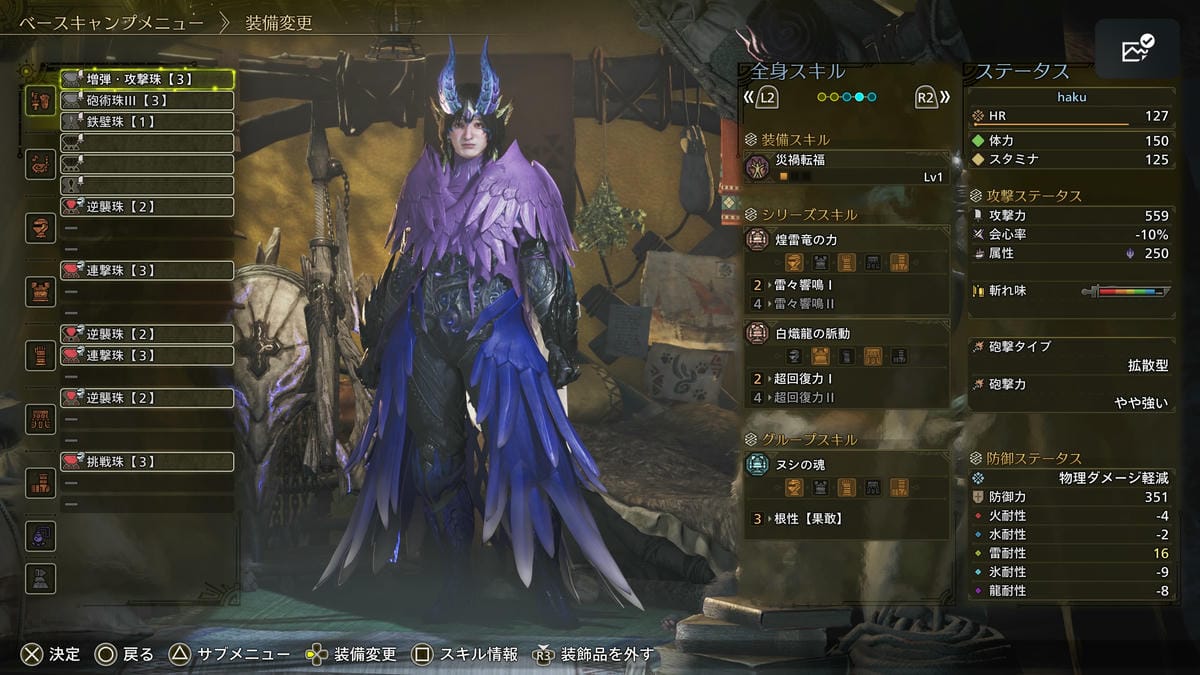Select the secondary weapon equipment icon
This screenshot has height=675, width=1200.
pos(41,164)
